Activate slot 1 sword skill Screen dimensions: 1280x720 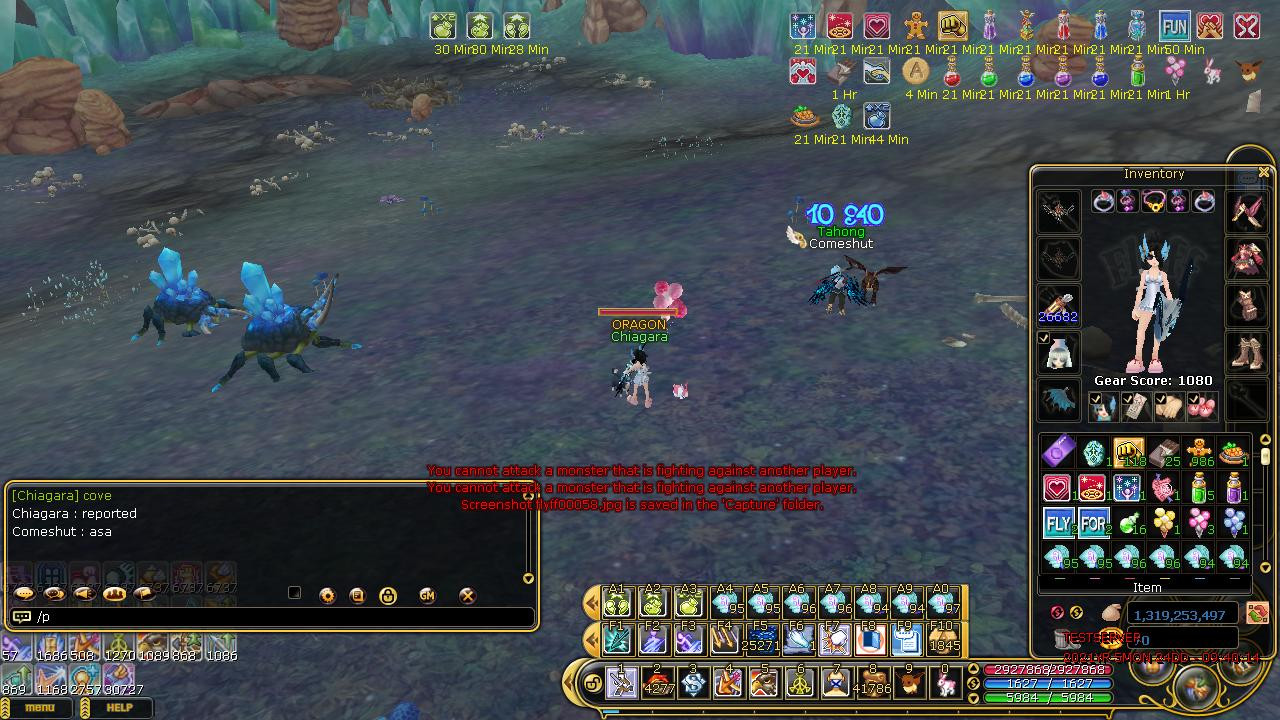point(621,683)
